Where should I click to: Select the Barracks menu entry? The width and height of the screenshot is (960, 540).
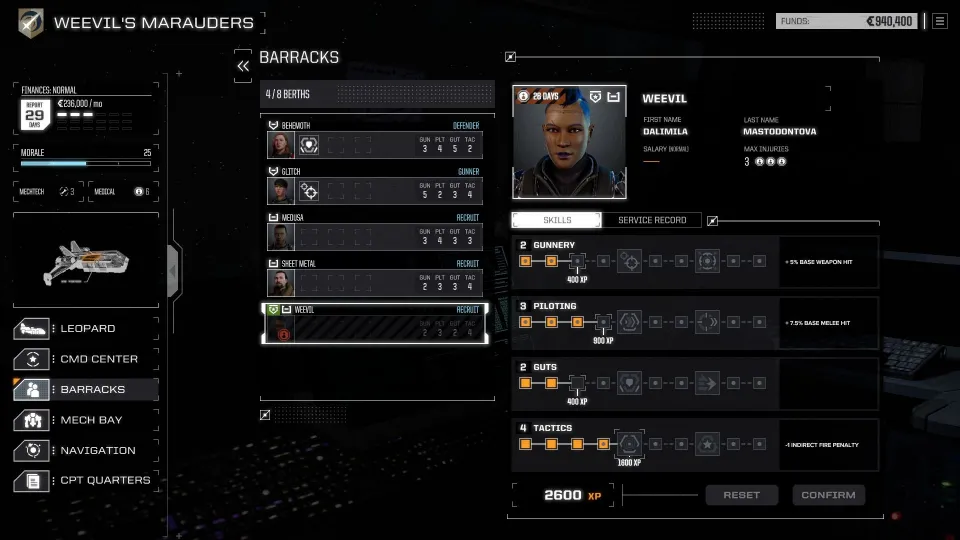tap(86, 389)
